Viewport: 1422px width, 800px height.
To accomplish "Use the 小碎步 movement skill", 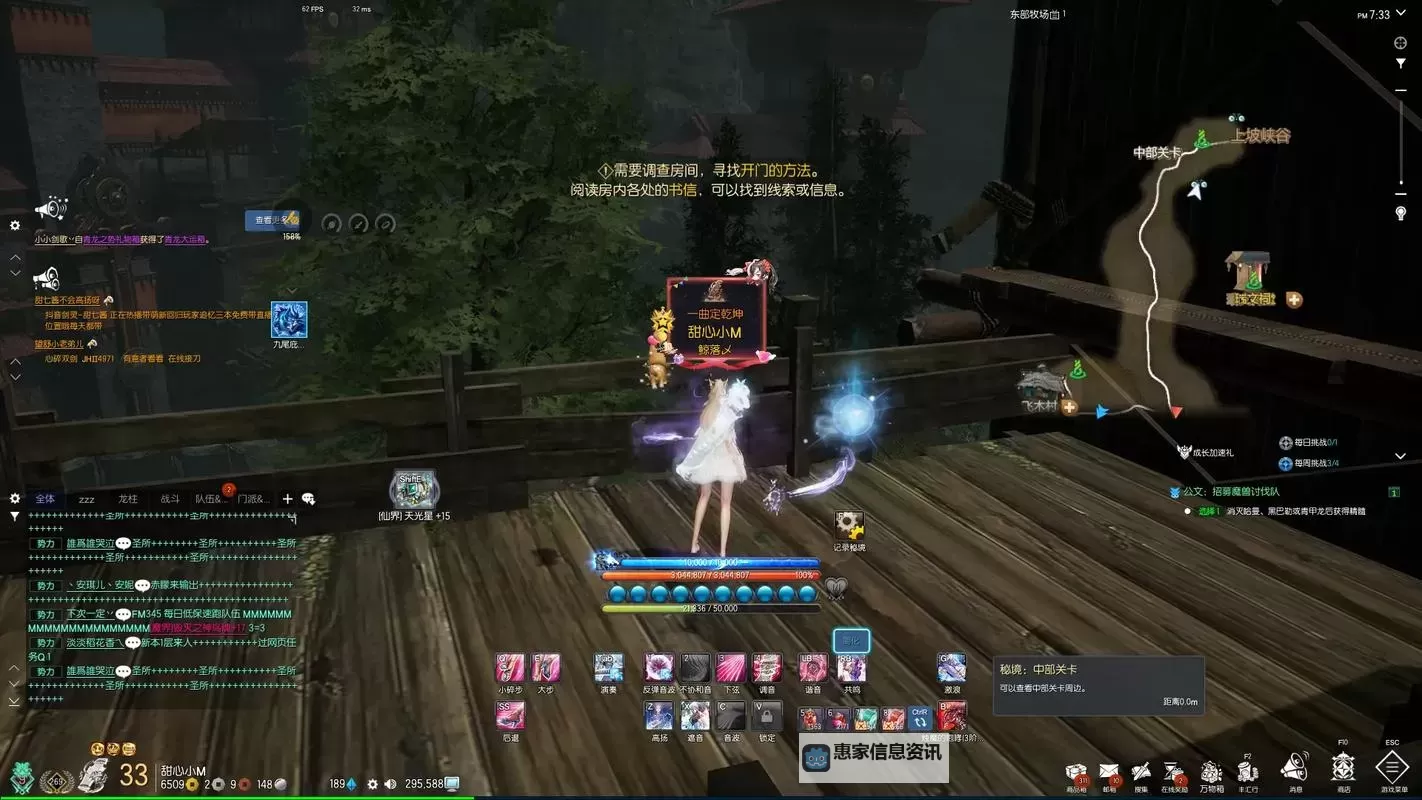I will [510, 668].
